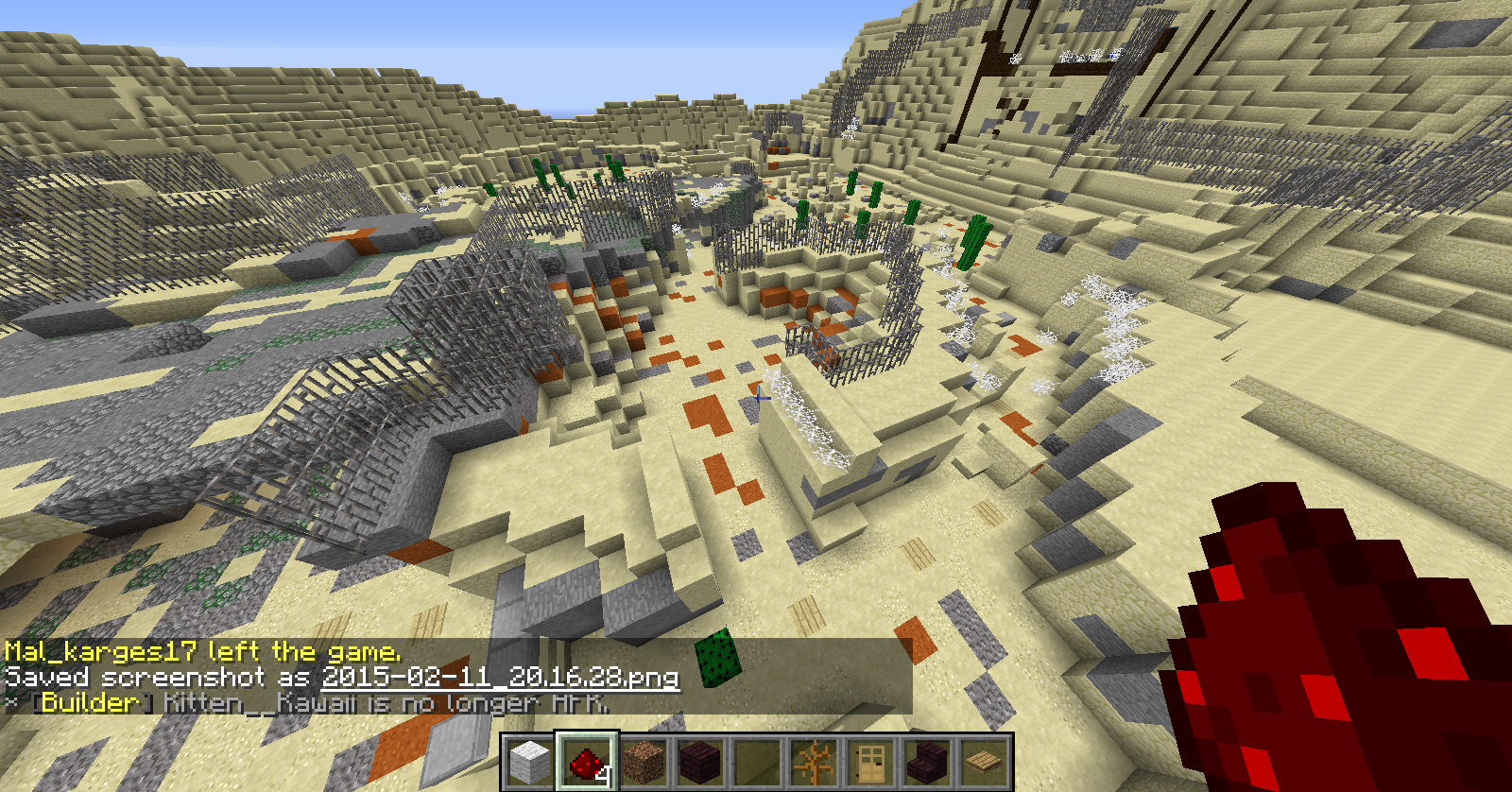1512x792 pixels.
Task: Select the white wool block slot
Action: point(529,762)
